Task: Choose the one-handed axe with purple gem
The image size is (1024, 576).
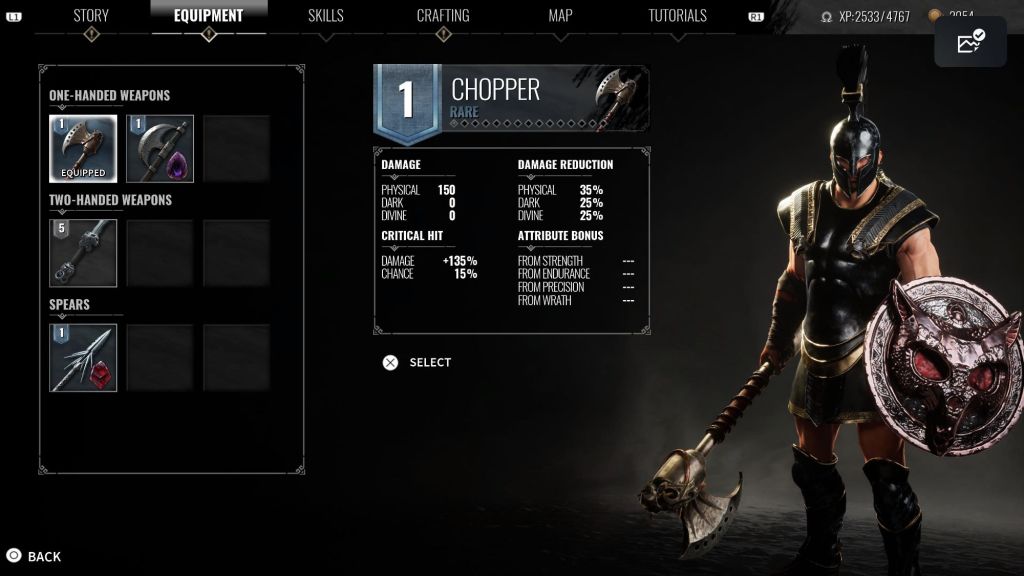Action: [160, 148]
